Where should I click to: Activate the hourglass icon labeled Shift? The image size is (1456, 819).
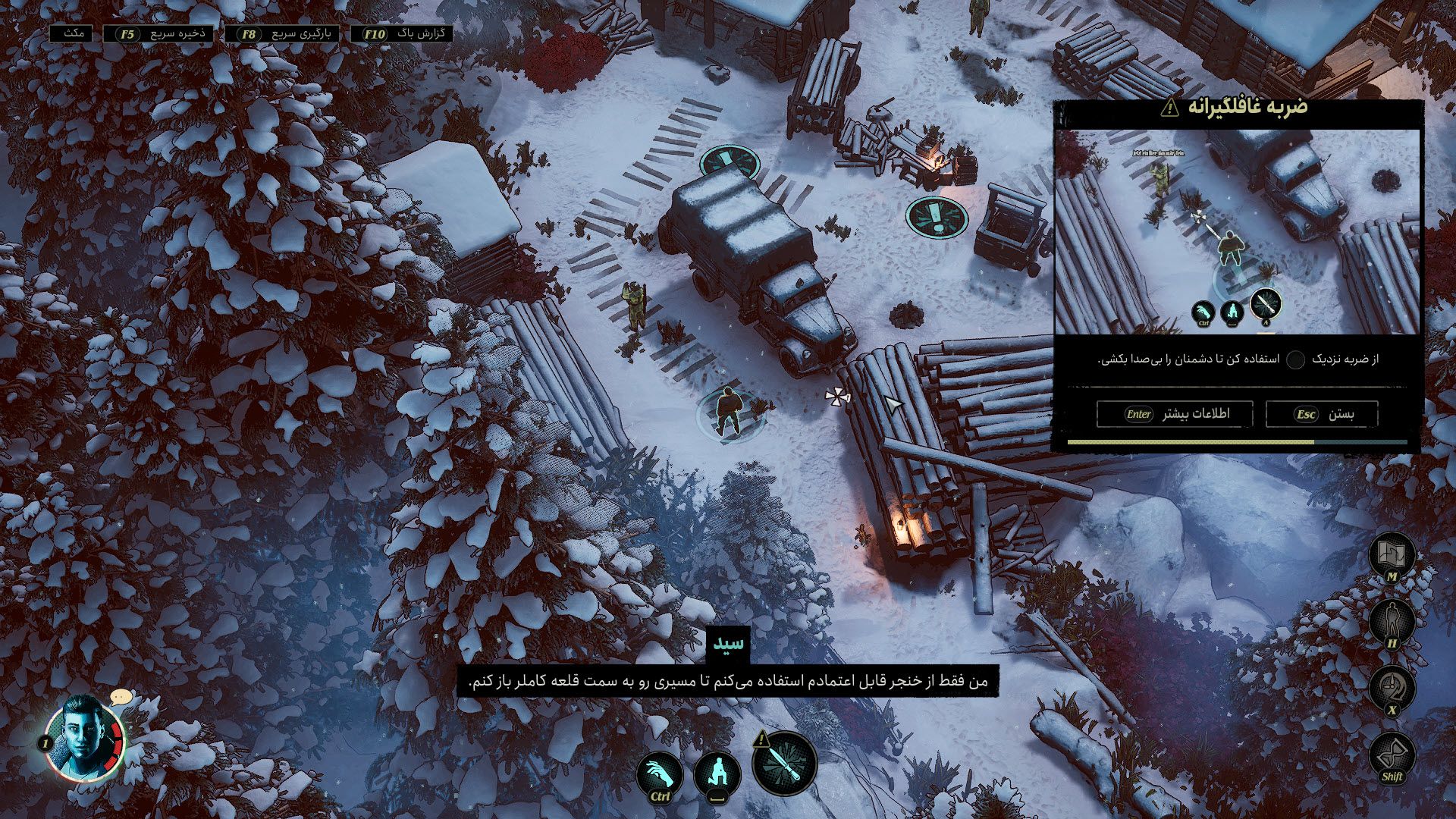click(1392, 755)
